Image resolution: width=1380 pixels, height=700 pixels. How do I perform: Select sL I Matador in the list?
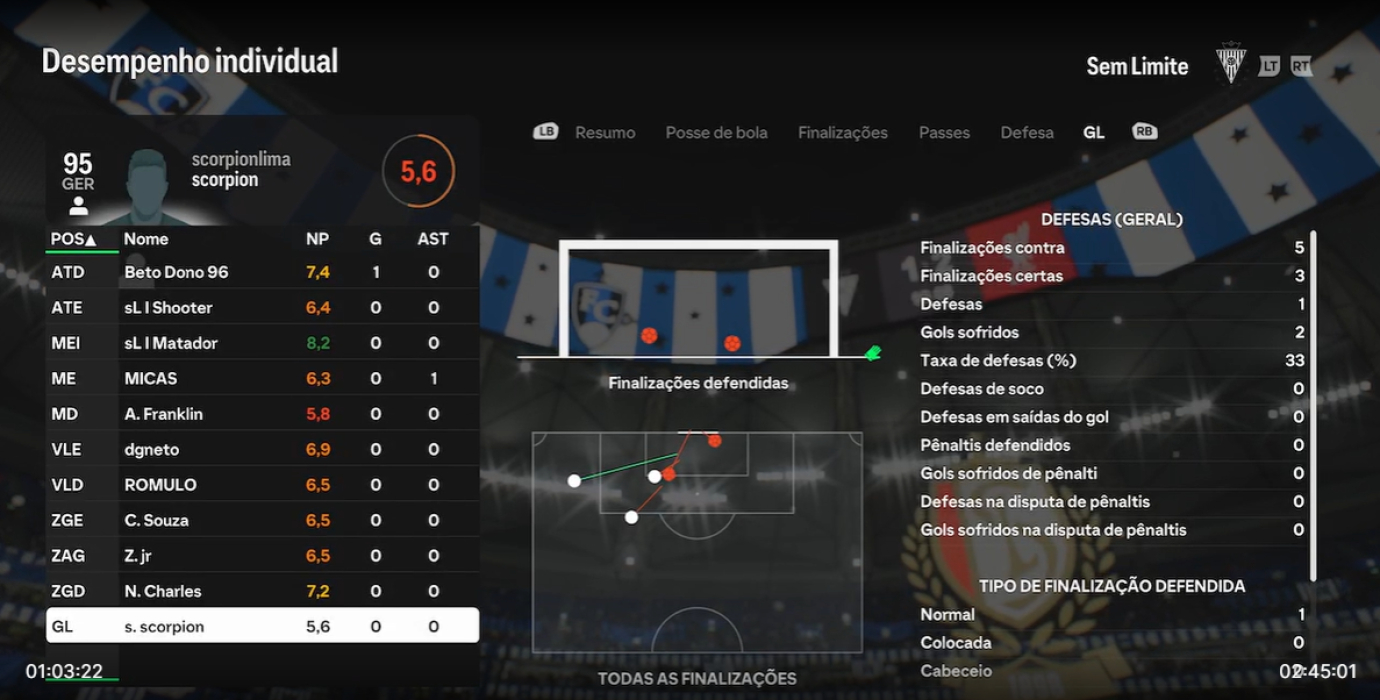coord(262,343)
